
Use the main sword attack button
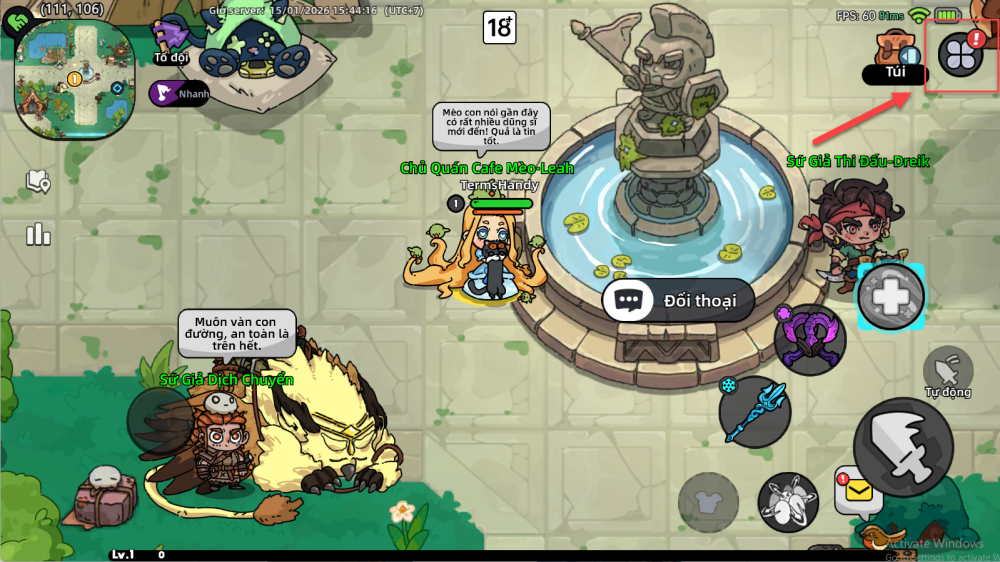[x=901, y=446]
